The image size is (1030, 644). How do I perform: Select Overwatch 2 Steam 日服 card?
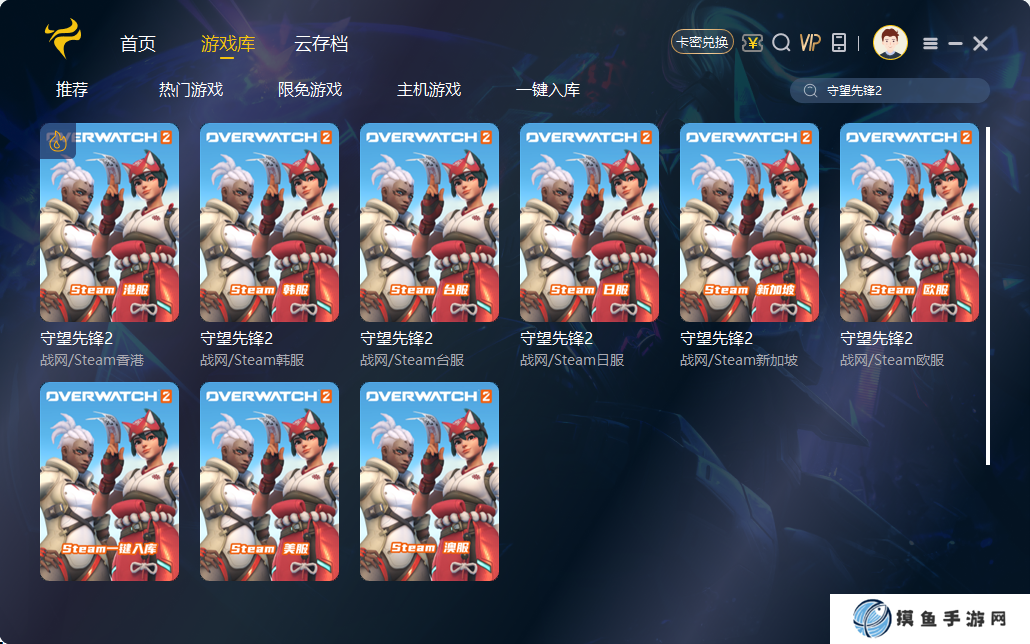point(589,222)
